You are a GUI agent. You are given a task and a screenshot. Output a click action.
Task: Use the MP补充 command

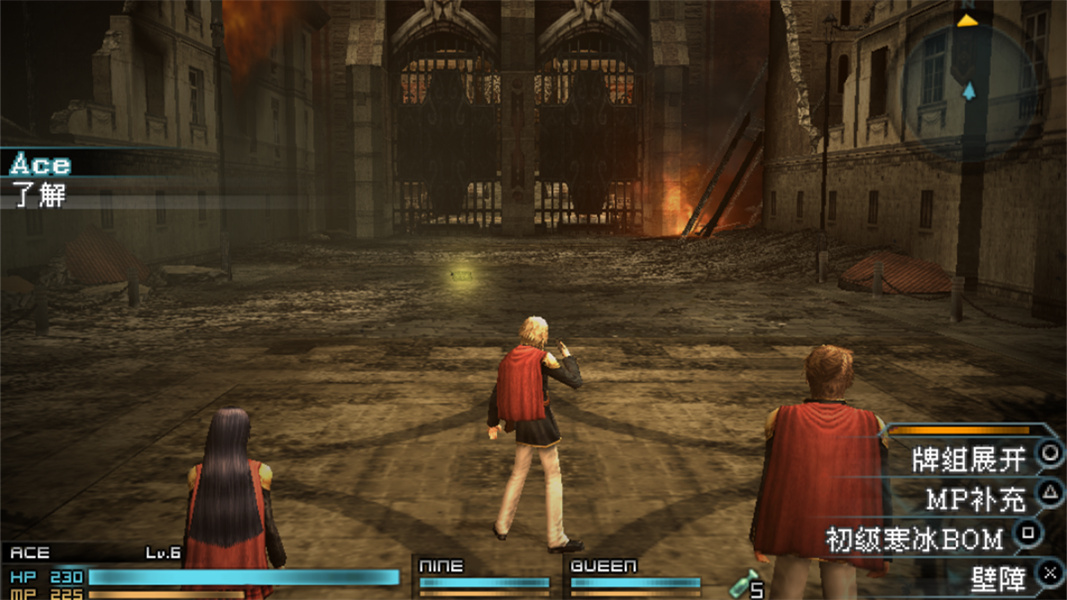[974, 498]
